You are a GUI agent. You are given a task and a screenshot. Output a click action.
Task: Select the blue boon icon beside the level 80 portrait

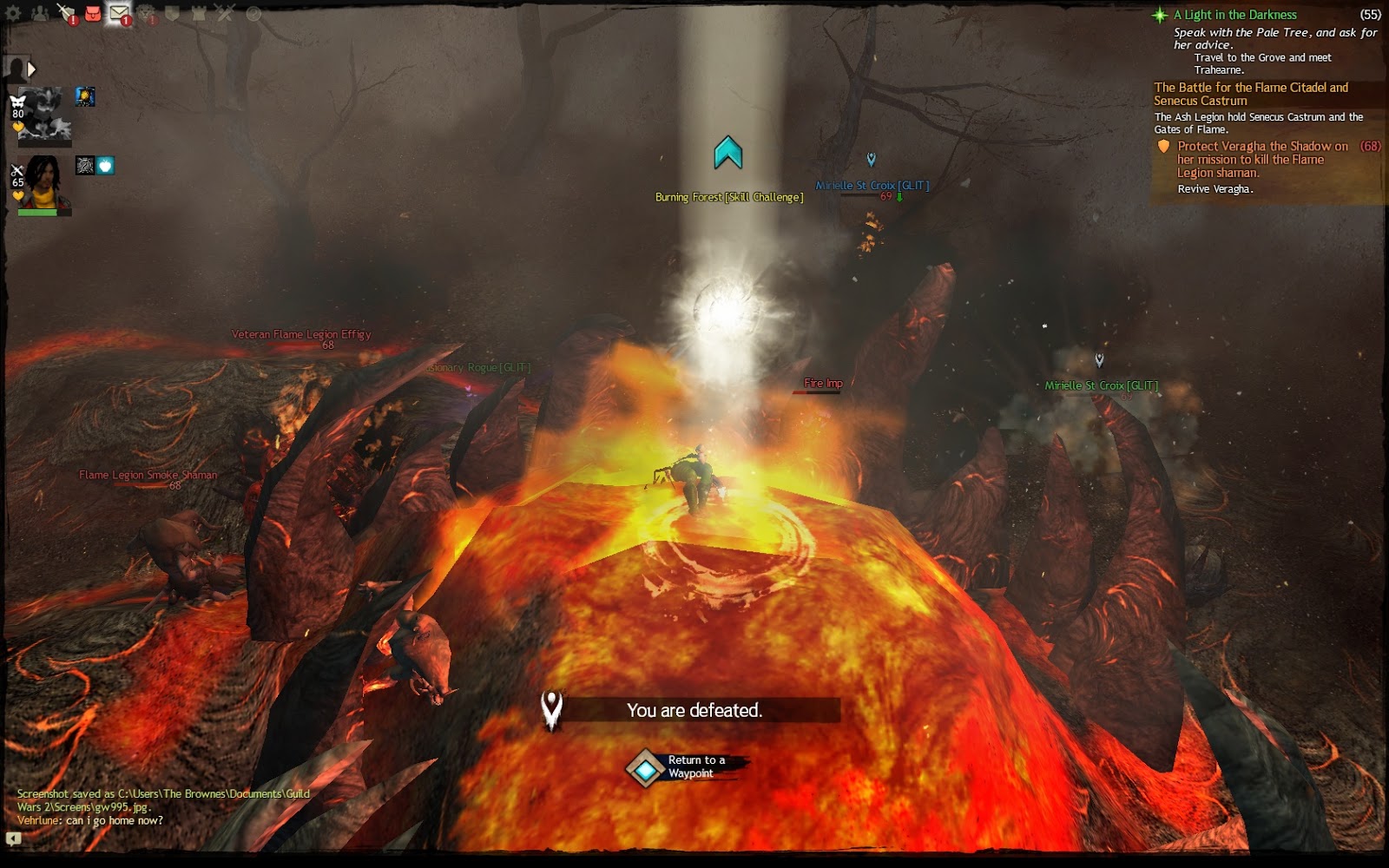point(85,96)
